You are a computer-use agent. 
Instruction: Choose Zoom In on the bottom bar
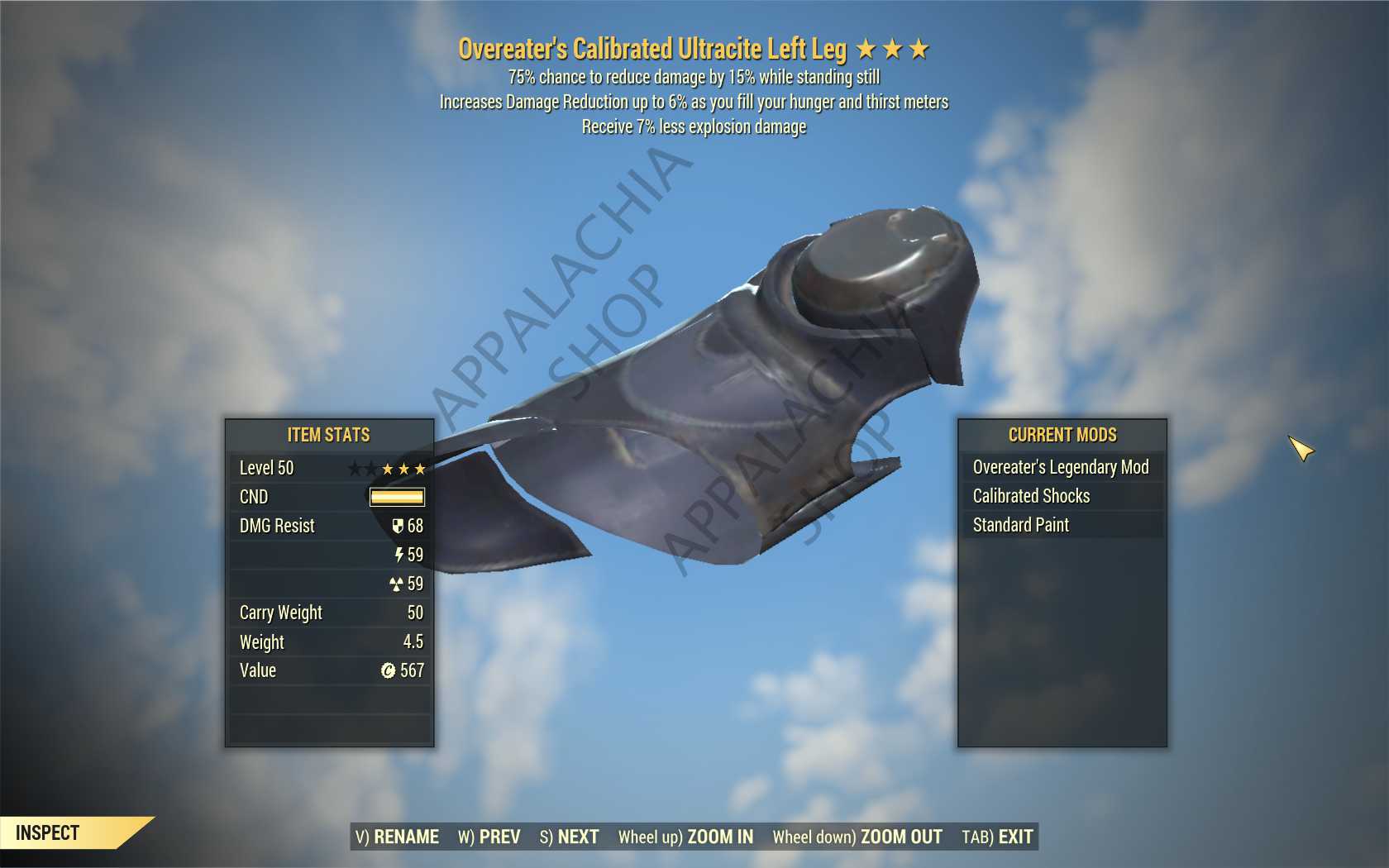click(x=685, y=837)
